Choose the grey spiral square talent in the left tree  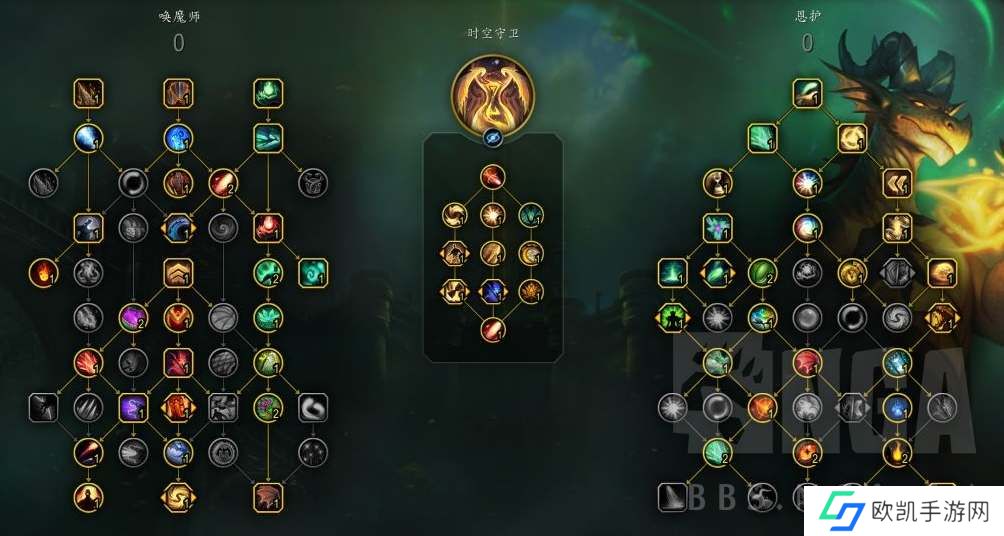click(x=313, y=407)
